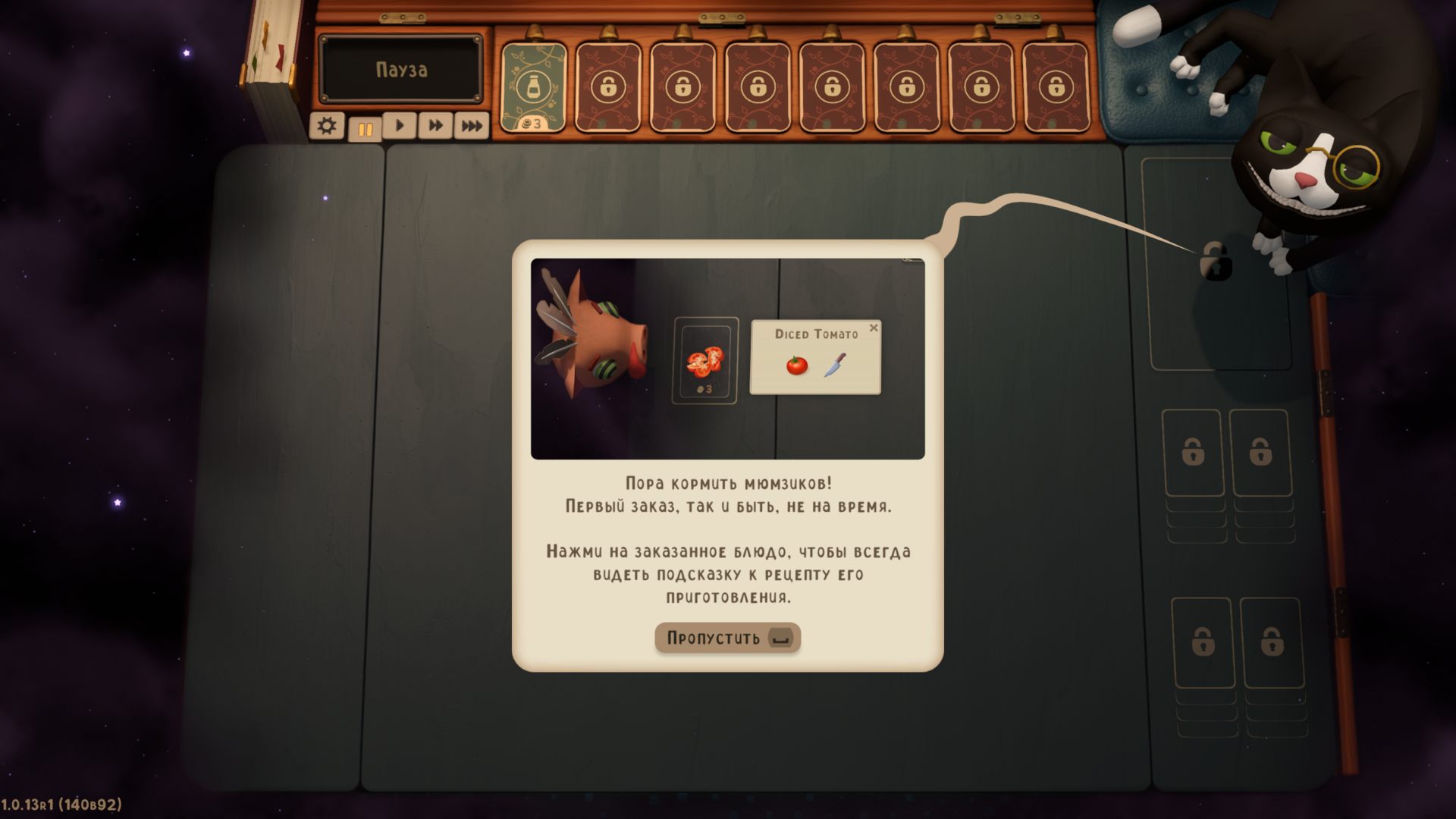Set normal speed with the single-arrow play button
1456x819 pixels.
tap(400, 126)
